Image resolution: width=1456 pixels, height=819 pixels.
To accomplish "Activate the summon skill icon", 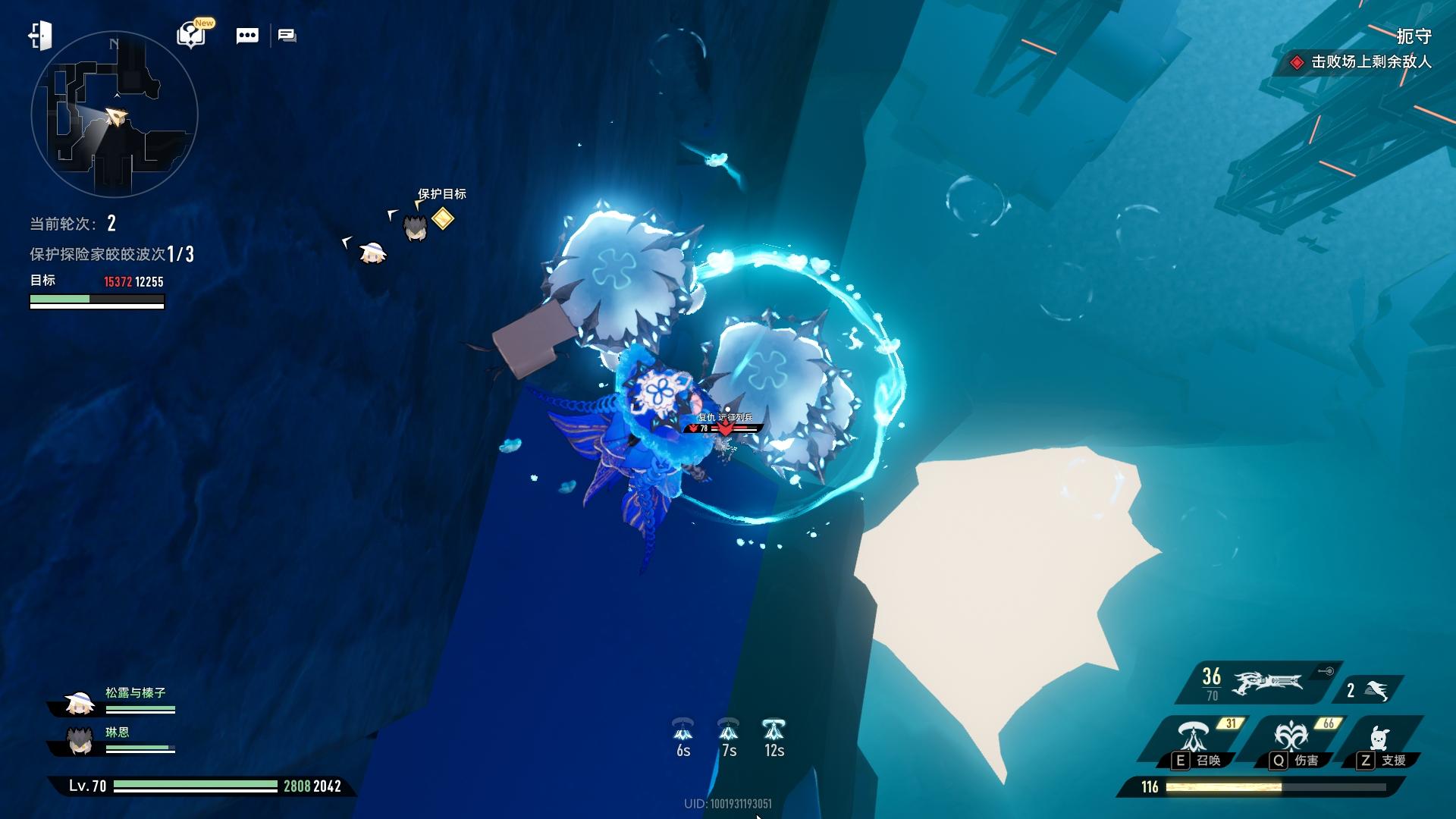I will 1193,738.
